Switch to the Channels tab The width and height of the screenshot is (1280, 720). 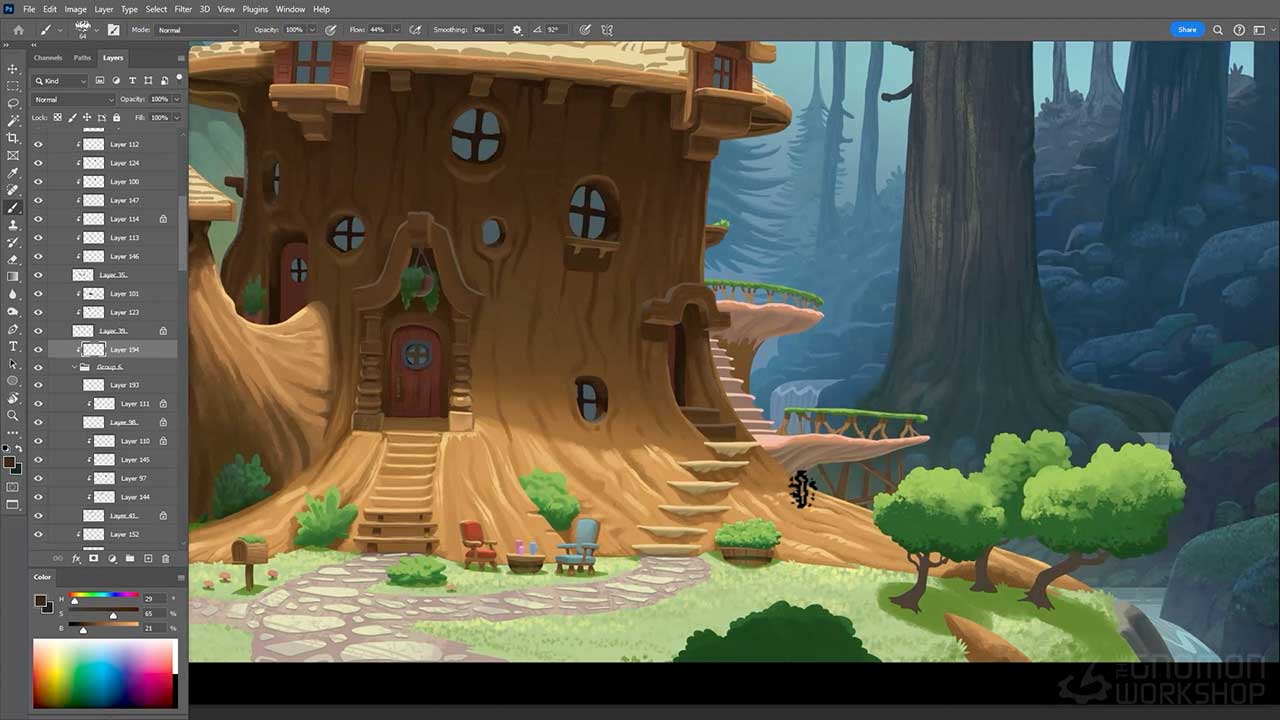click(x=48, y=57)
